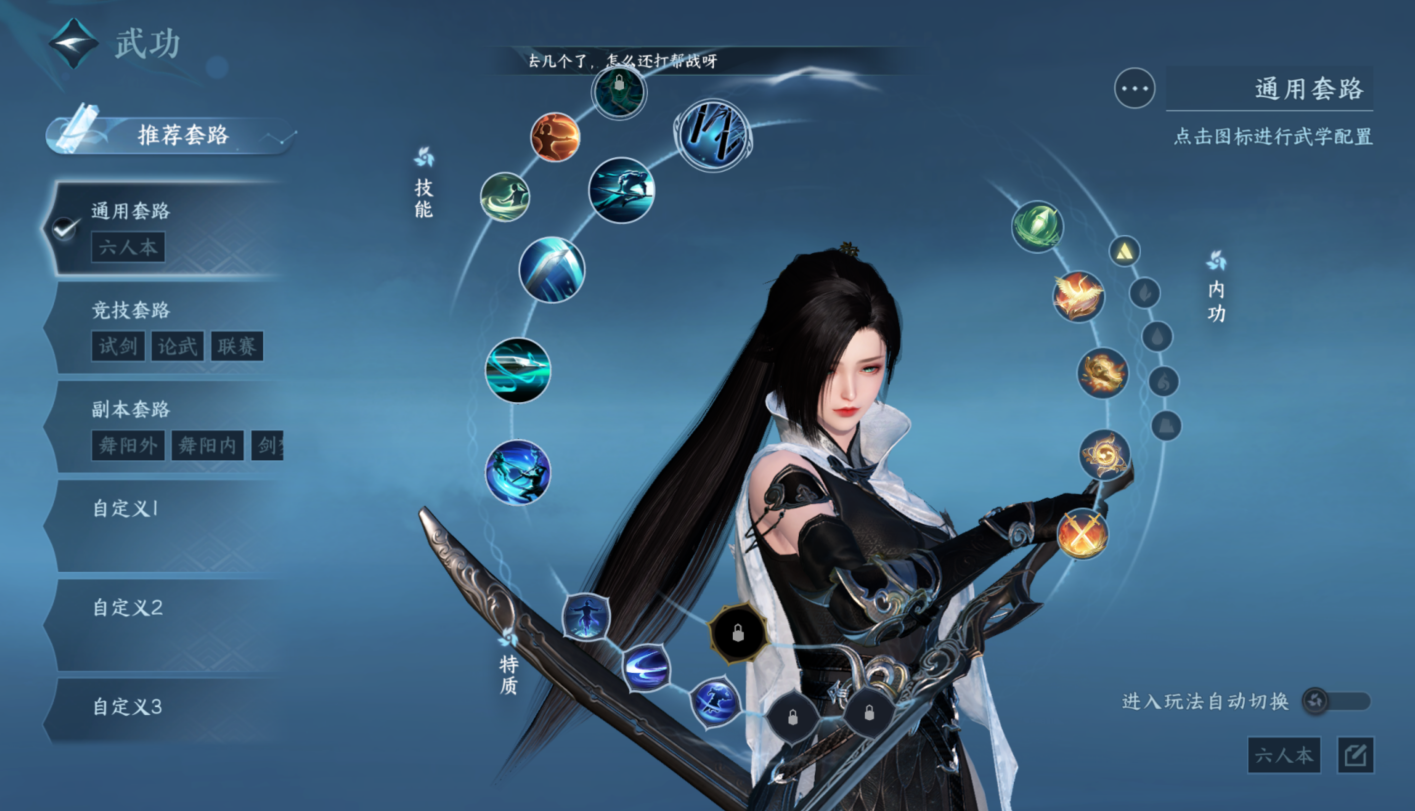Viewport: 1415px width, 811px height.
Task: Toggle 进入玩法自动切换 auto-switch
Action: tap(1336, 701)
